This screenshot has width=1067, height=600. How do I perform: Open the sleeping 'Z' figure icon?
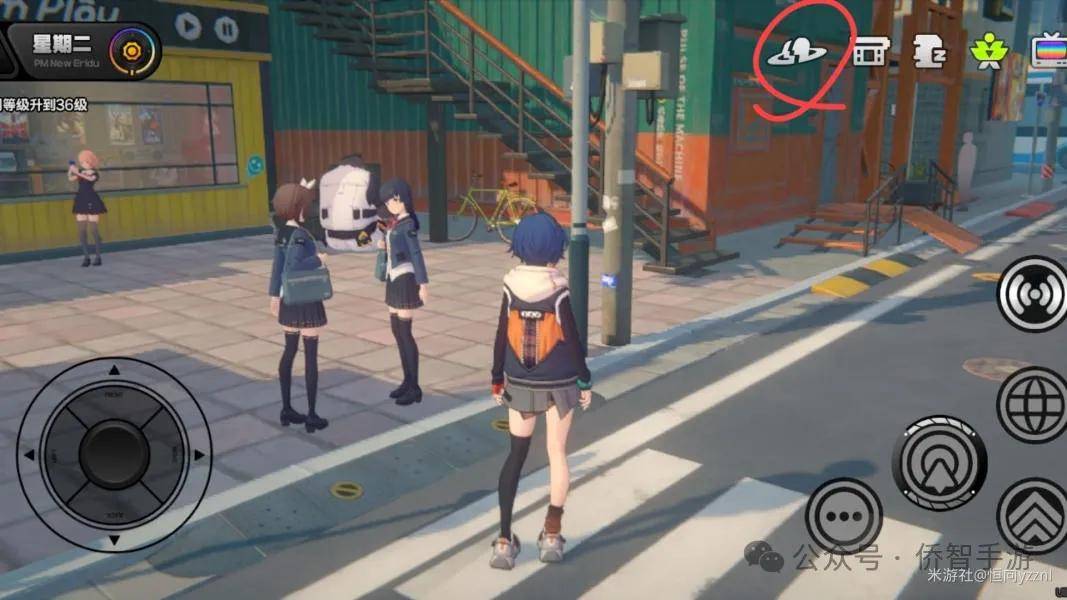pyautogui.click(x=929, y=52)
